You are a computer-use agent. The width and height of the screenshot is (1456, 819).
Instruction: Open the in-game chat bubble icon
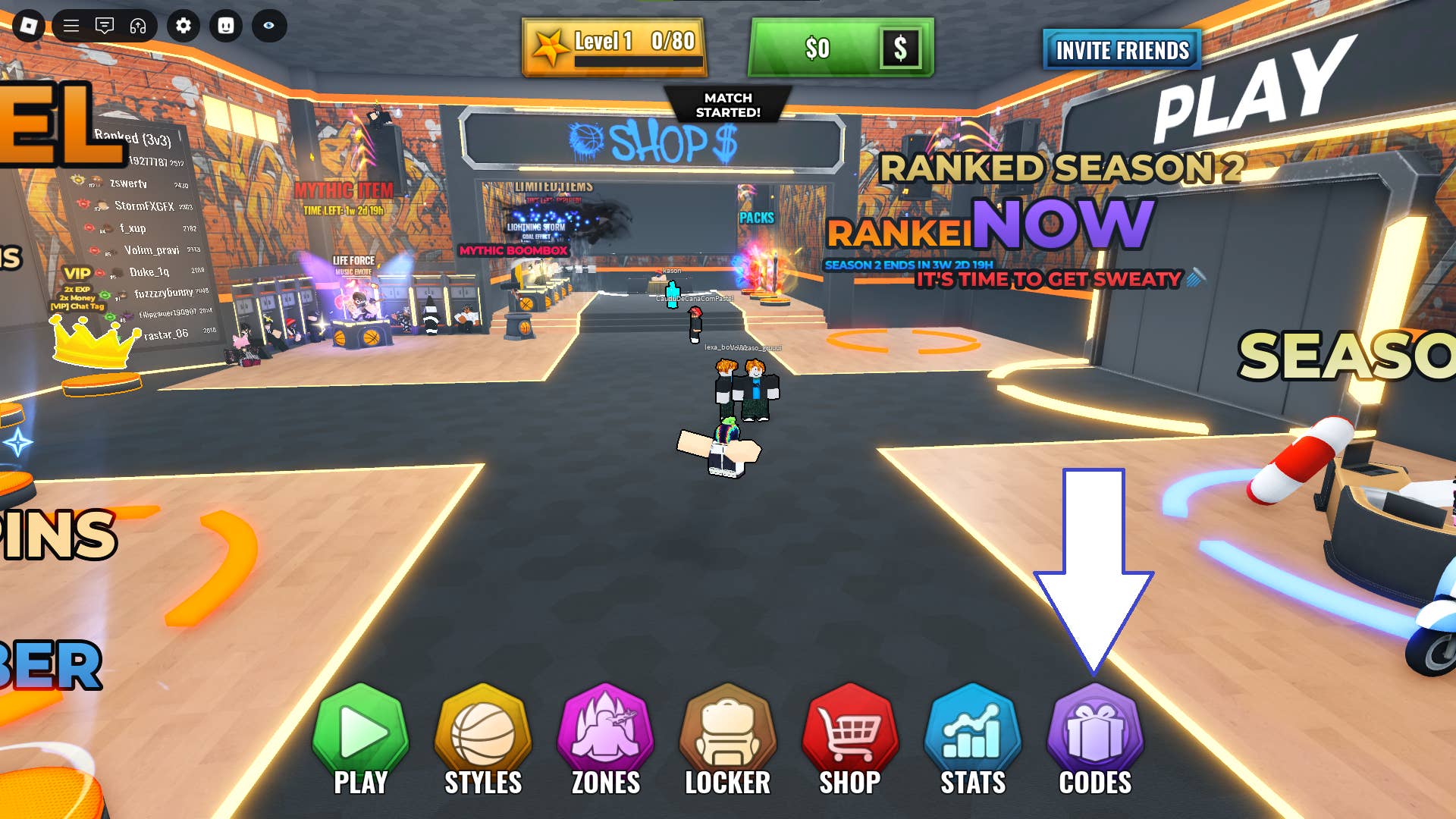[x=104, y=26]
